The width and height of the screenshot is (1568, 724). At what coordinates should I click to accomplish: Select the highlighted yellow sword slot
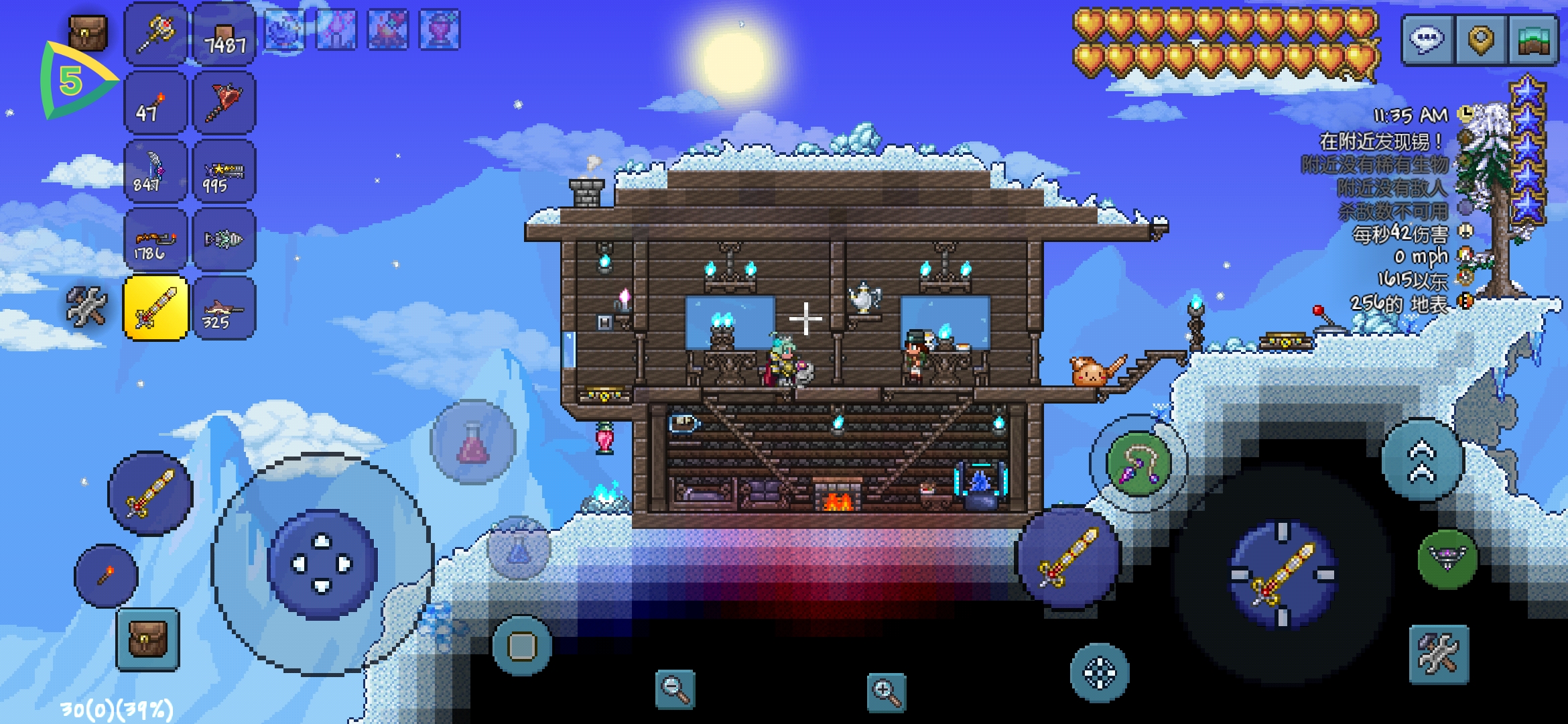155,308
